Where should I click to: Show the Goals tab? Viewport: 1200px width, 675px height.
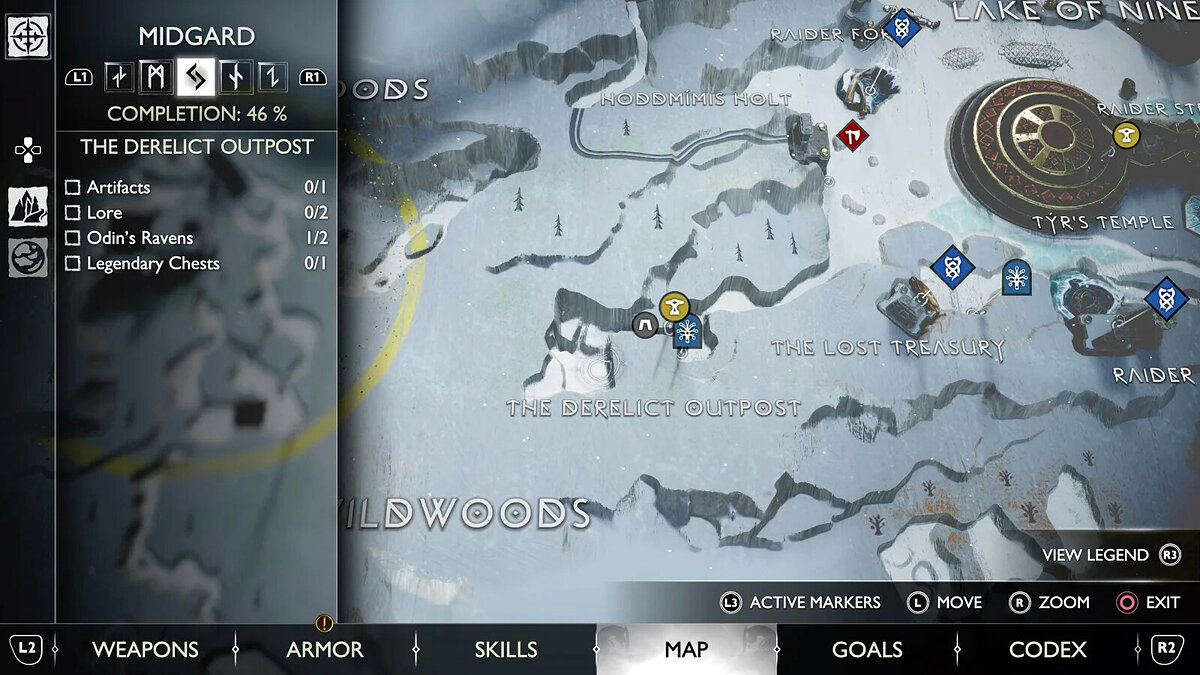867,649
